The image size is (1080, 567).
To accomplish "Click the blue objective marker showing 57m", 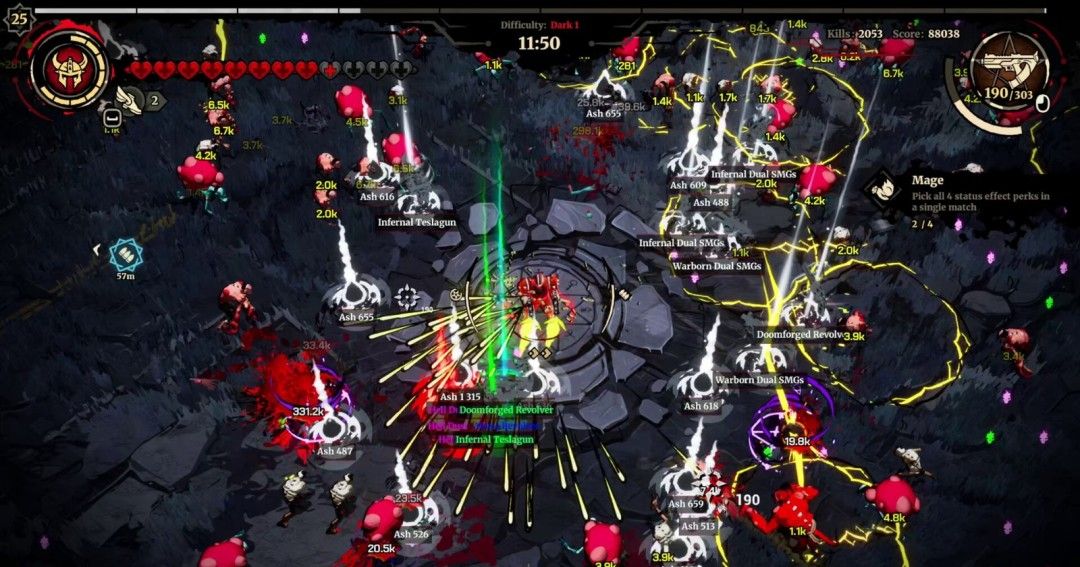I will [125, 254].
